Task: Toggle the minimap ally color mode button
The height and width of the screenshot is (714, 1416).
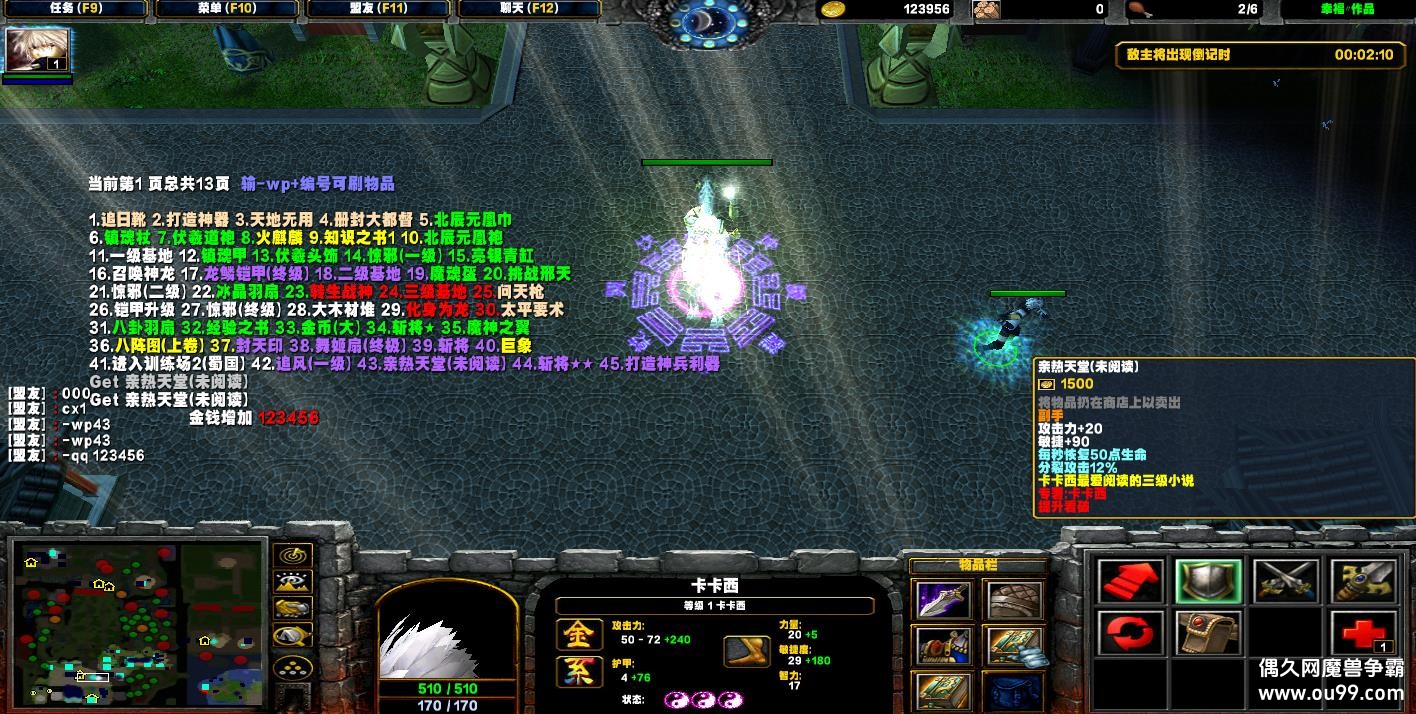Action: click(x=292, y=609)
